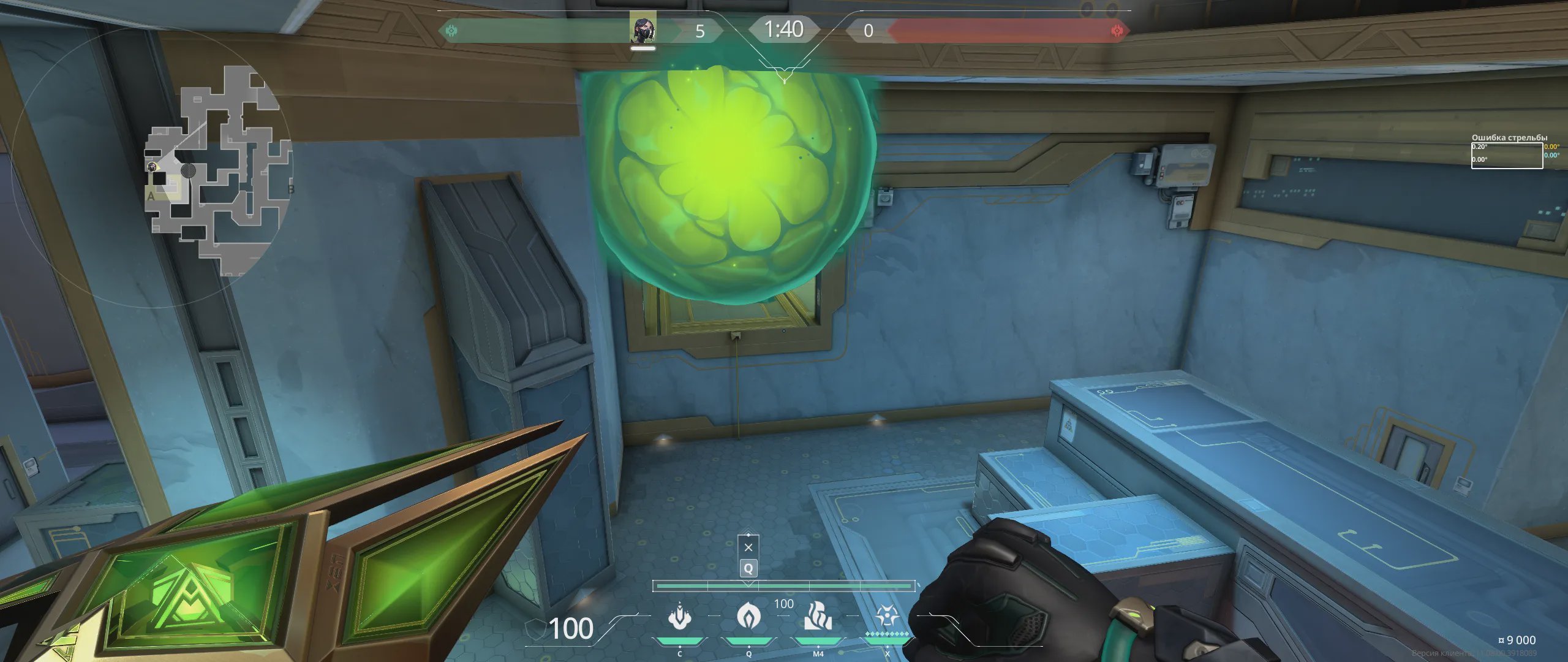Activate the Viper's Pit ultimate icon

tap(886, 617)
